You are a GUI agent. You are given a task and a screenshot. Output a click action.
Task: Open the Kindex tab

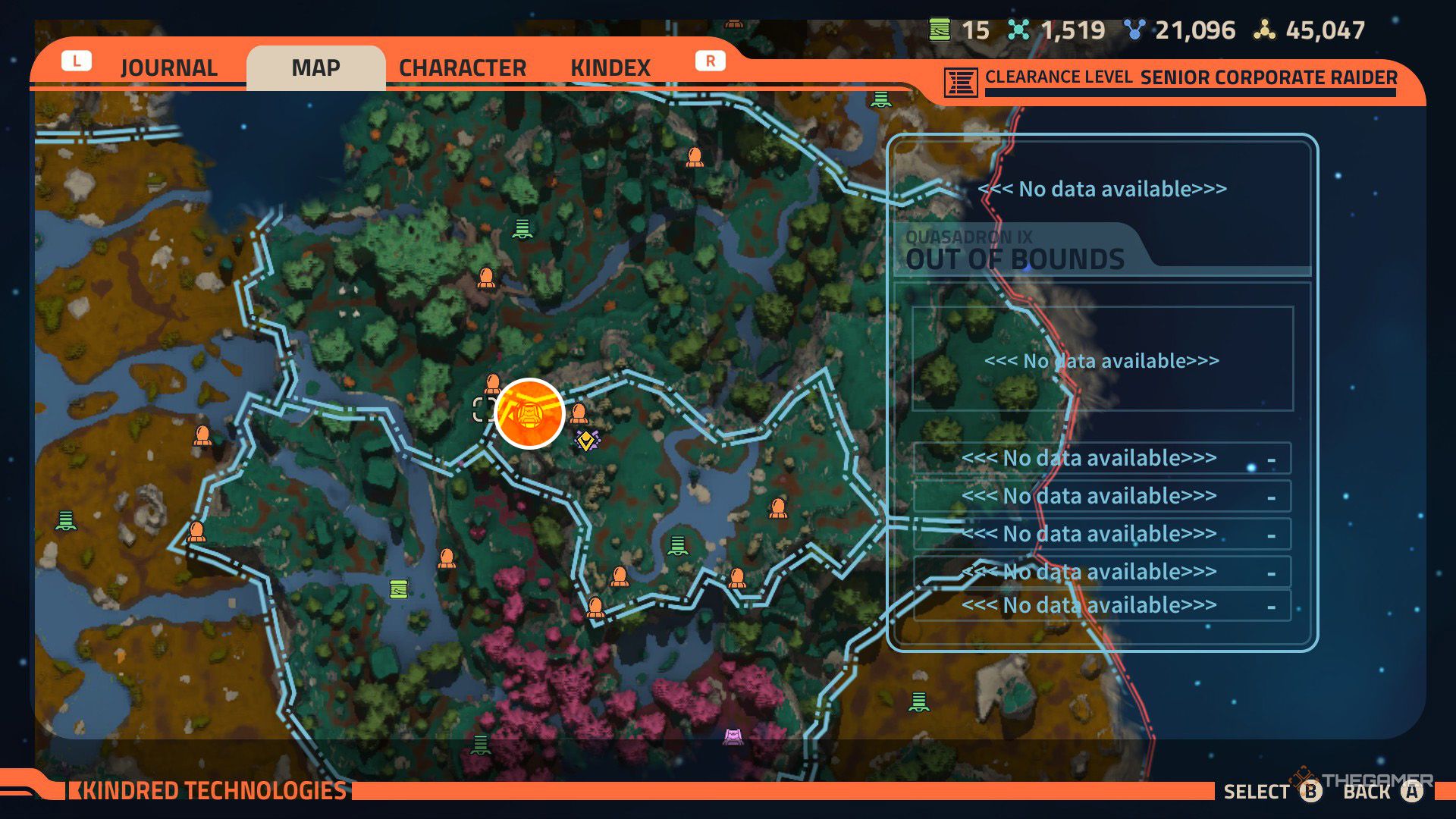click(x=611, y=68)
